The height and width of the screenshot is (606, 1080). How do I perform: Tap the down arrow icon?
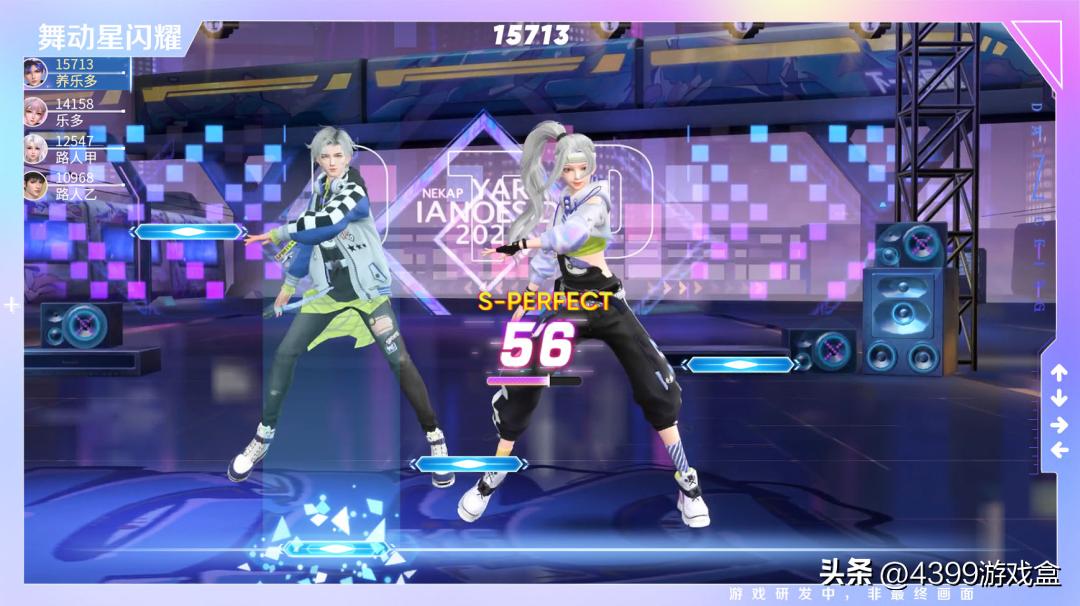click(1059, 398)
